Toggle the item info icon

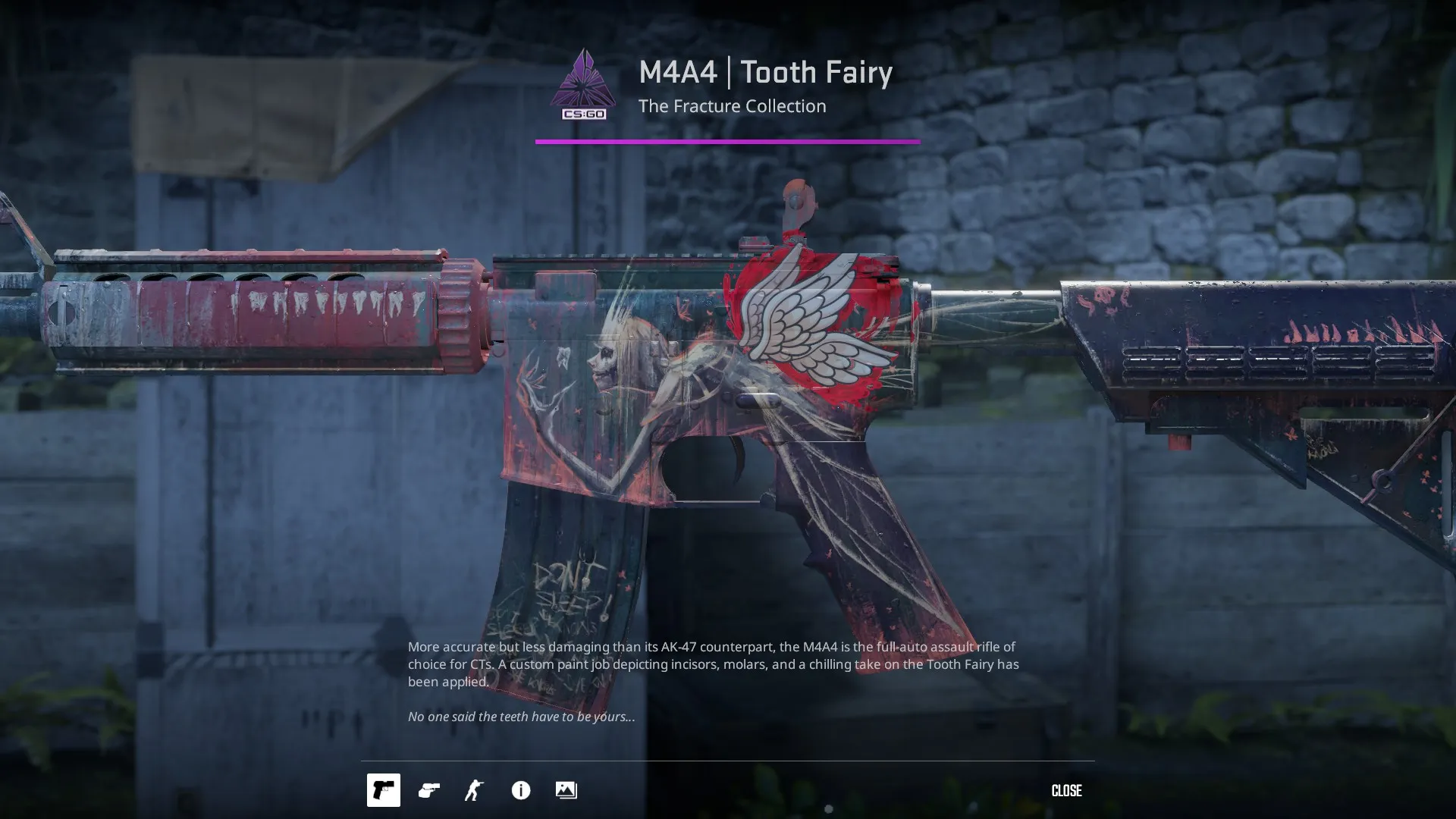[521, 790]
